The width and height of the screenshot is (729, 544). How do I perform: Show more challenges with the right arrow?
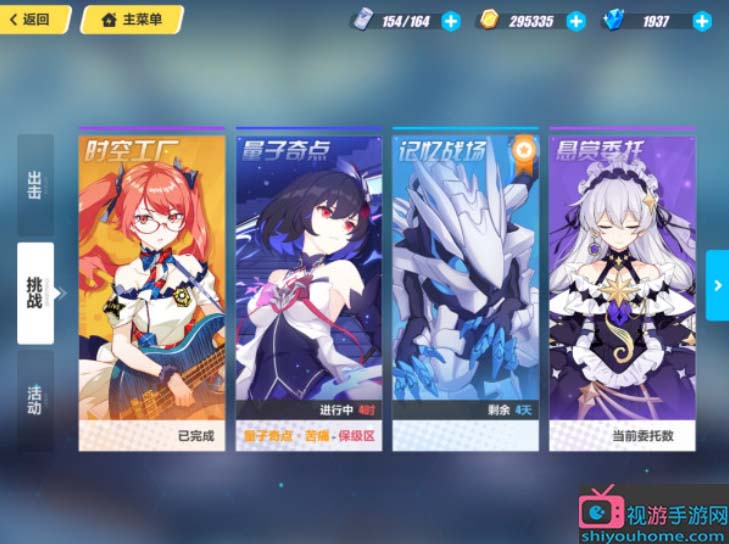click(717, 285)
